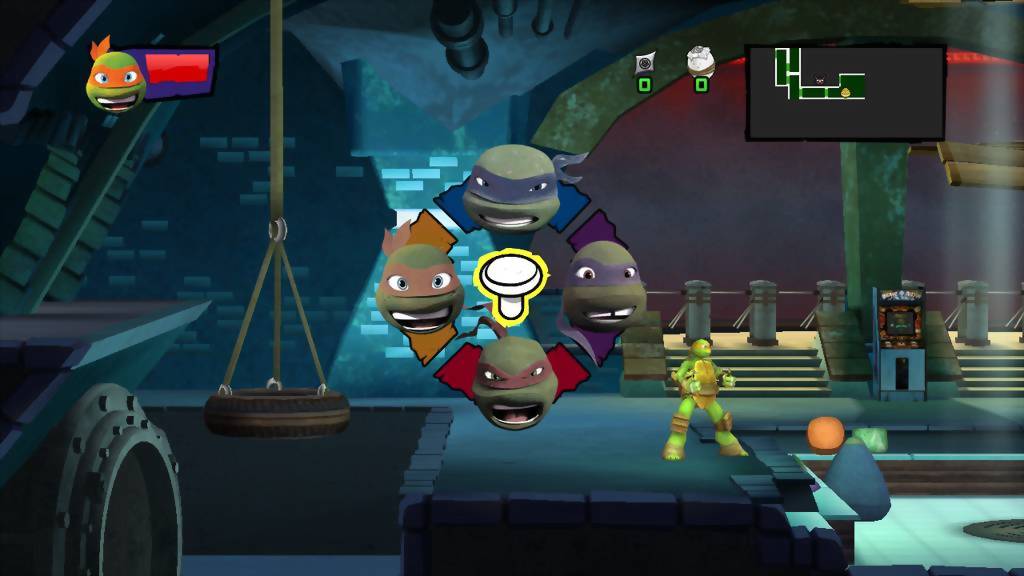Click the shuriken counter icon
Screen dimensions: 1024x576
645,63
